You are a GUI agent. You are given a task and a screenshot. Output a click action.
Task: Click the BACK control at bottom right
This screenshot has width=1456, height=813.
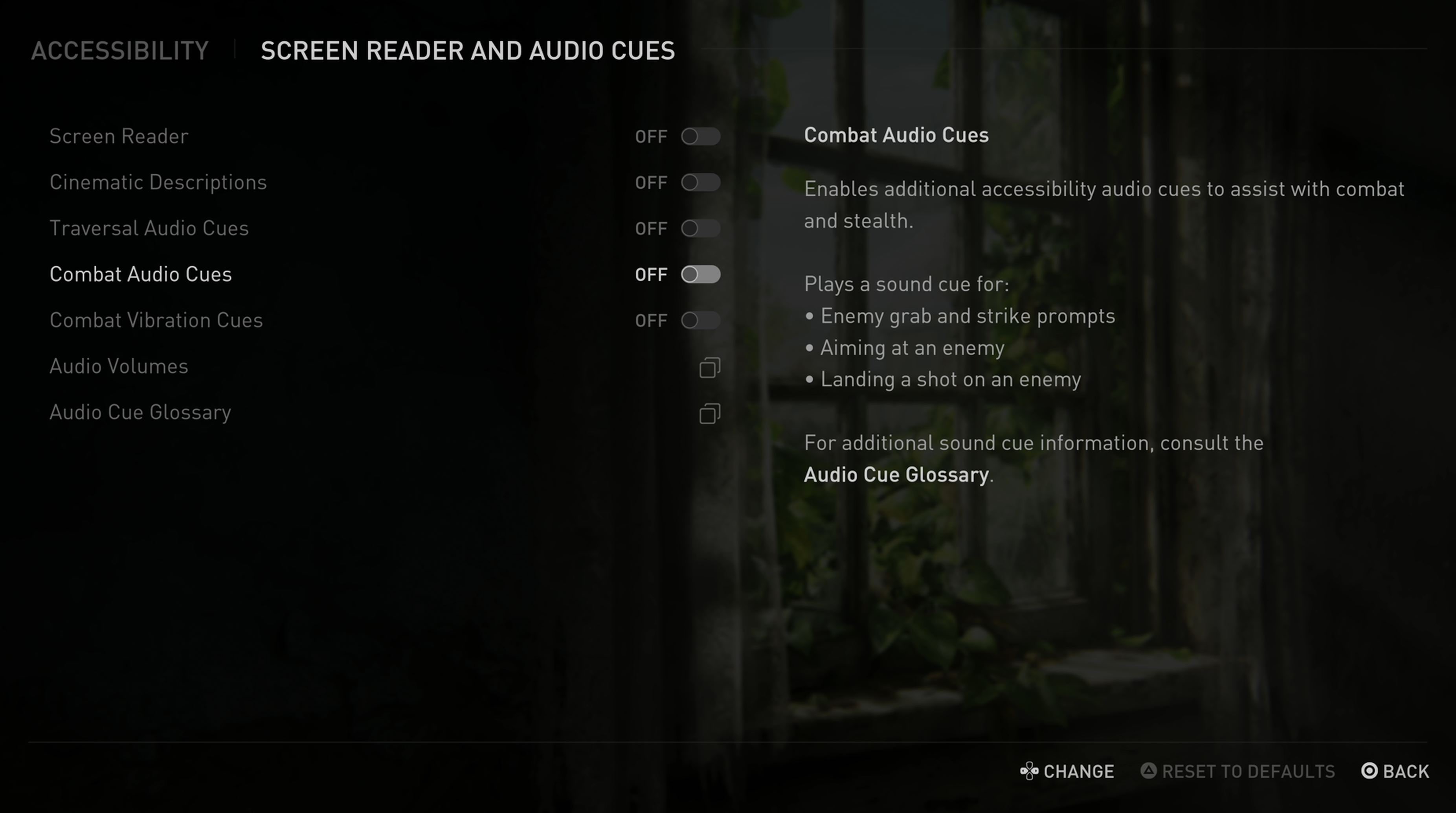[1388, 771]
